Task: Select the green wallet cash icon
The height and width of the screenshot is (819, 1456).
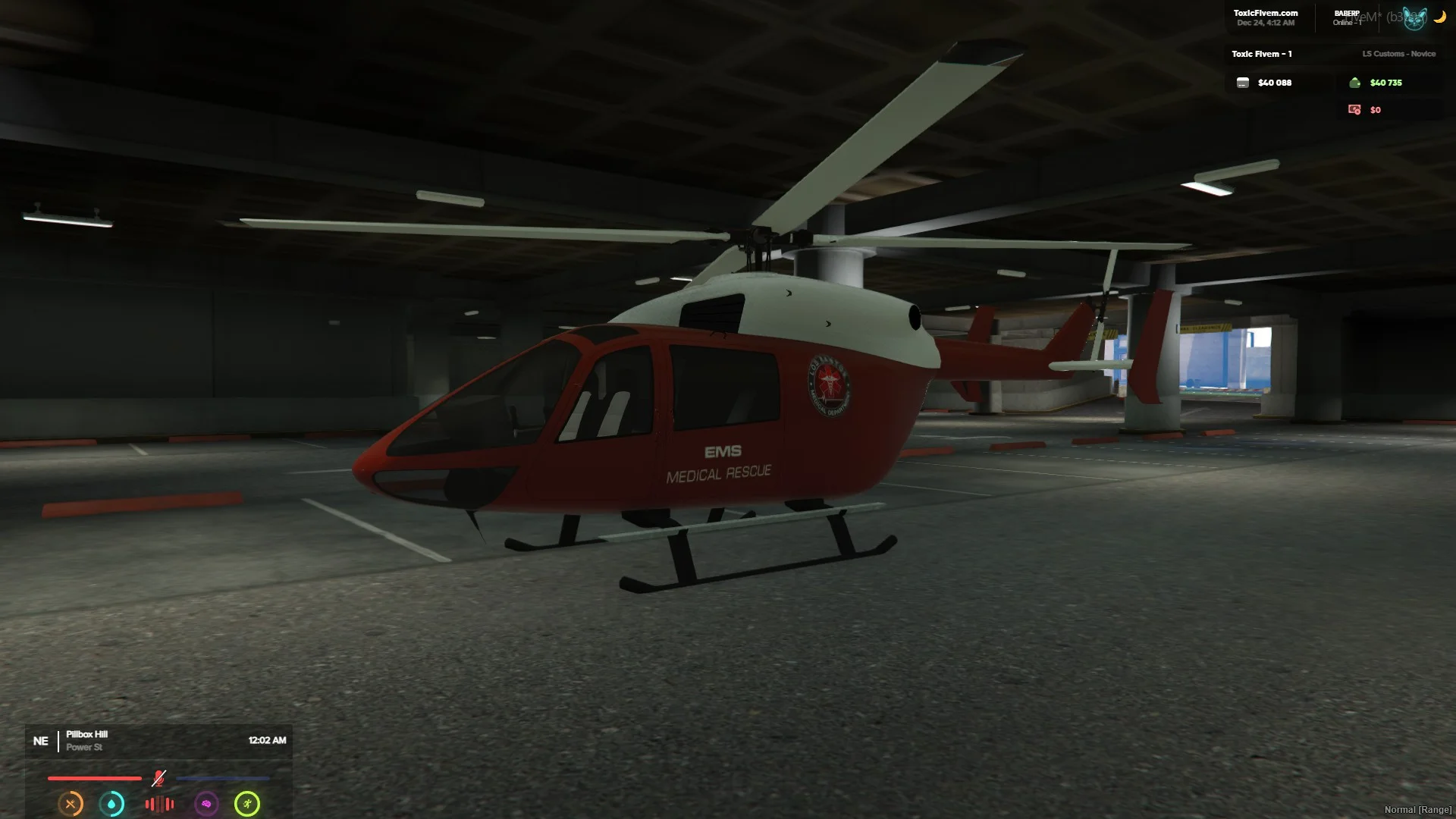Action: (1354, 83)
